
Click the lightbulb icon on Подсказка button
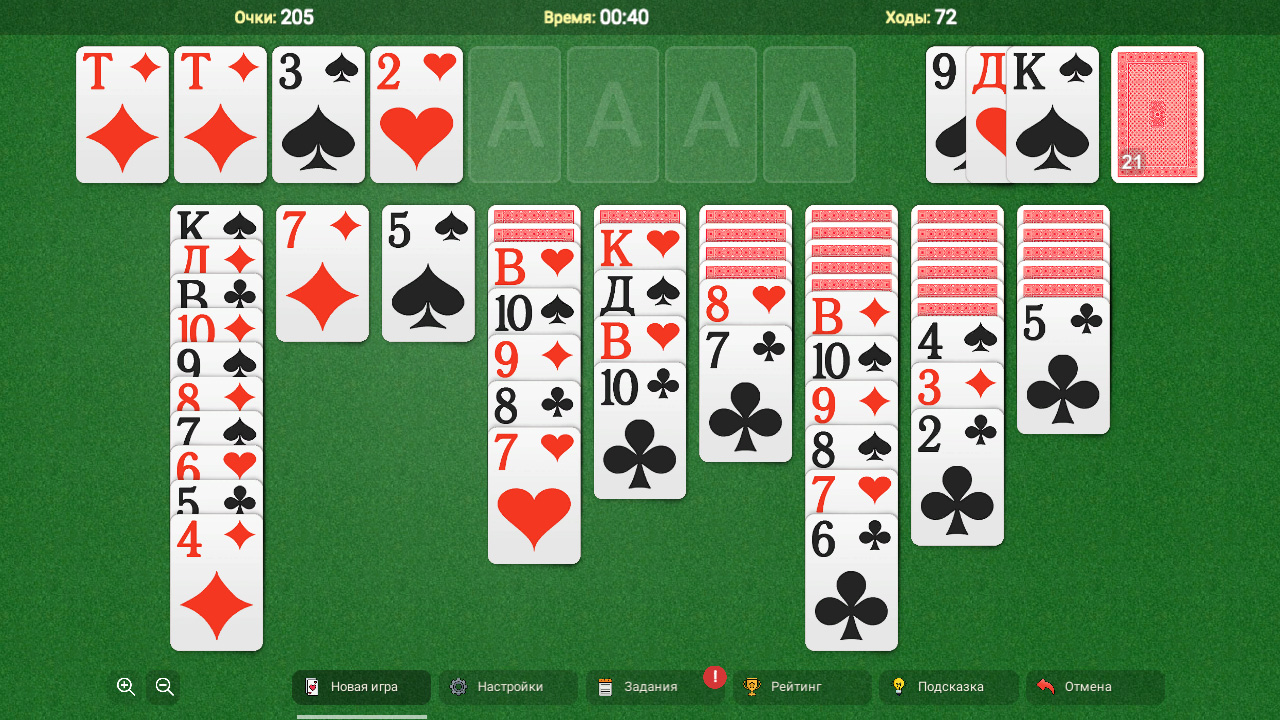[x=897, y=687]
